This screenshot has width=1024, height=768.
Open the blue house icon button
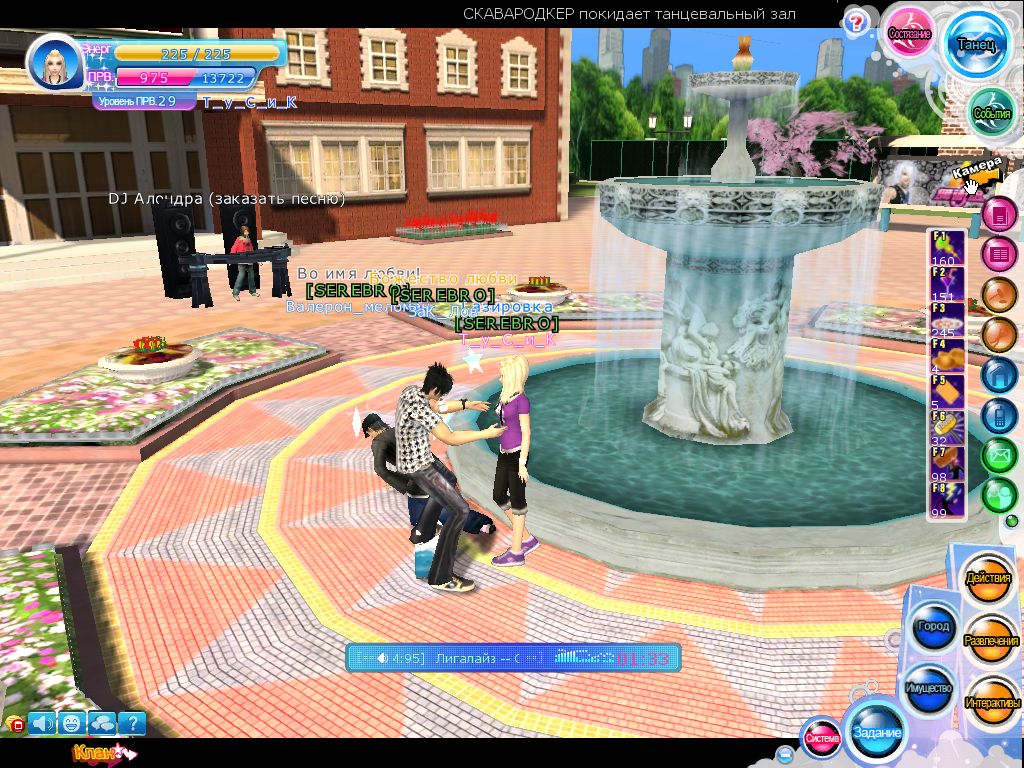[998, 374]
